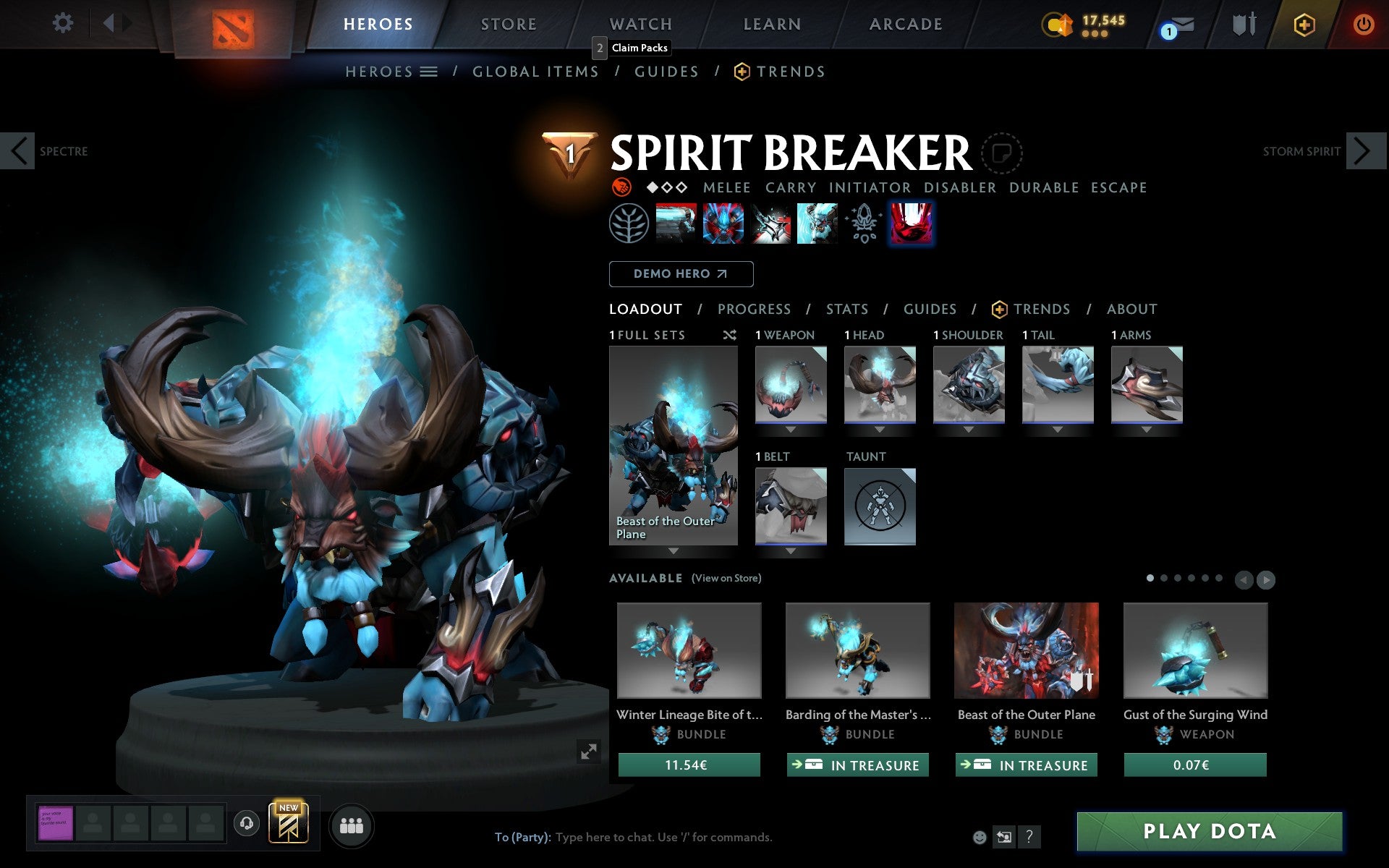Image resolution: width=1389 pixels, height=868 pixels.
Task: Click the shuffle icon next to Full Sets
Action: 729,335
